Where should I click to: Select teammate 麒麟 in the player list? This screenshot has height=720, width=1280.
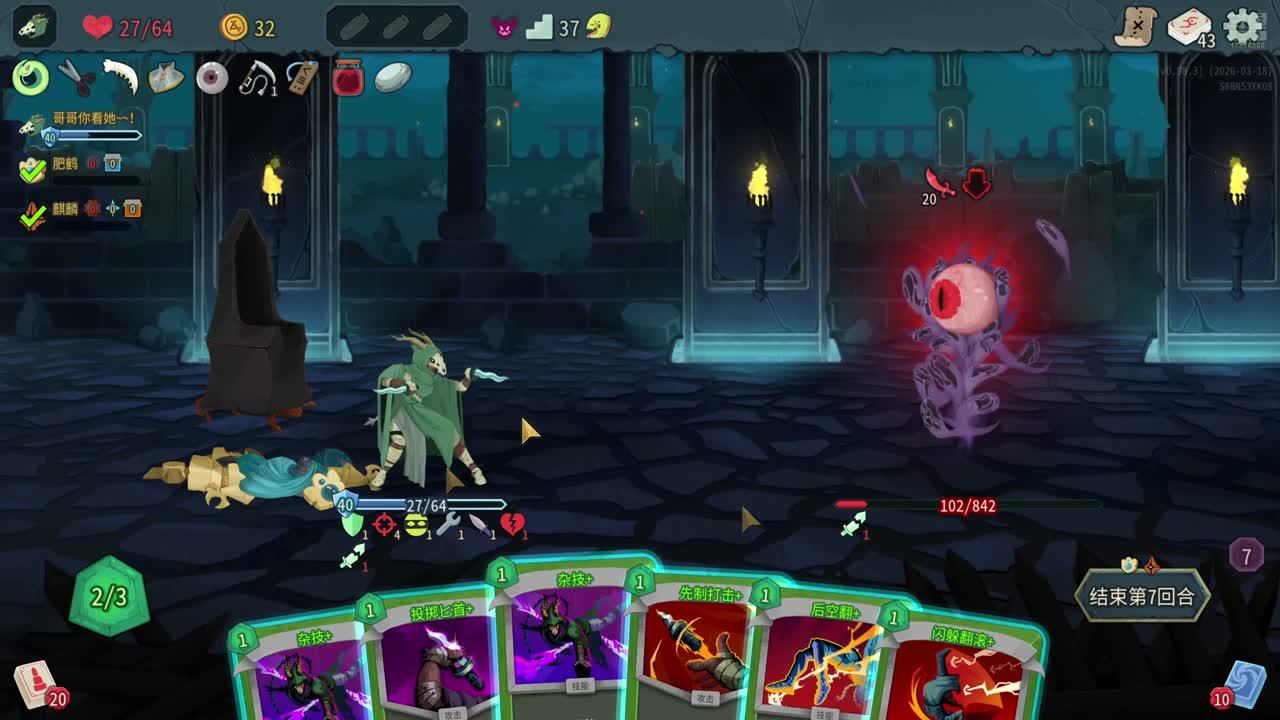click(66, 209)
